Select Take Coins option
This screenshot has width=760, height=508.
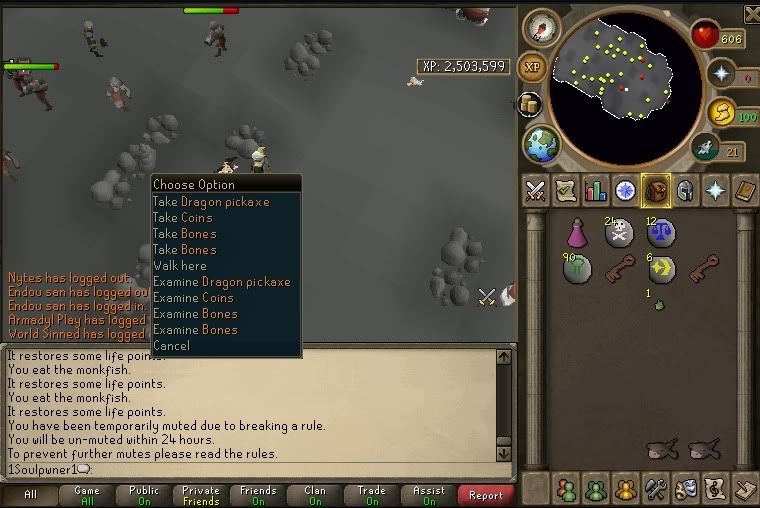[x=182, y=218]
